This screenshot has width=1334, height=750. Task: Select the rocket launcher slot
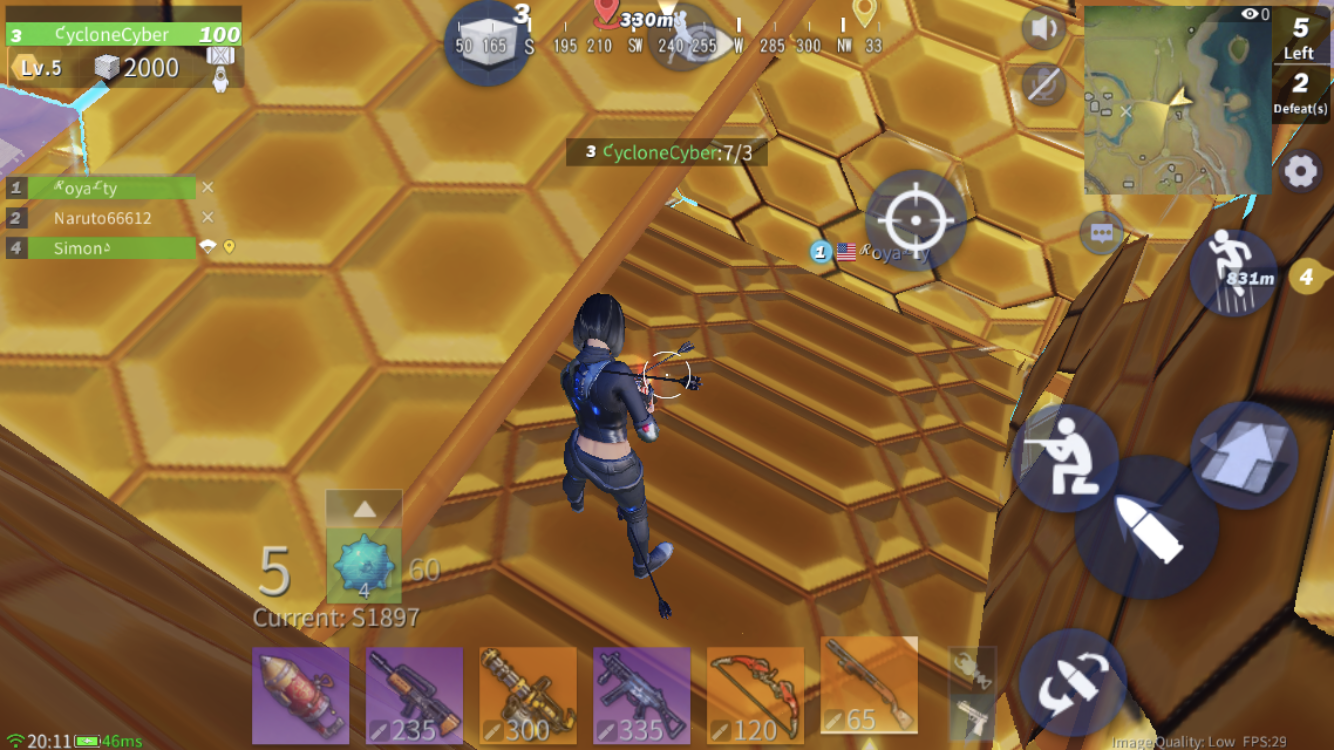(x=301, y=696)
